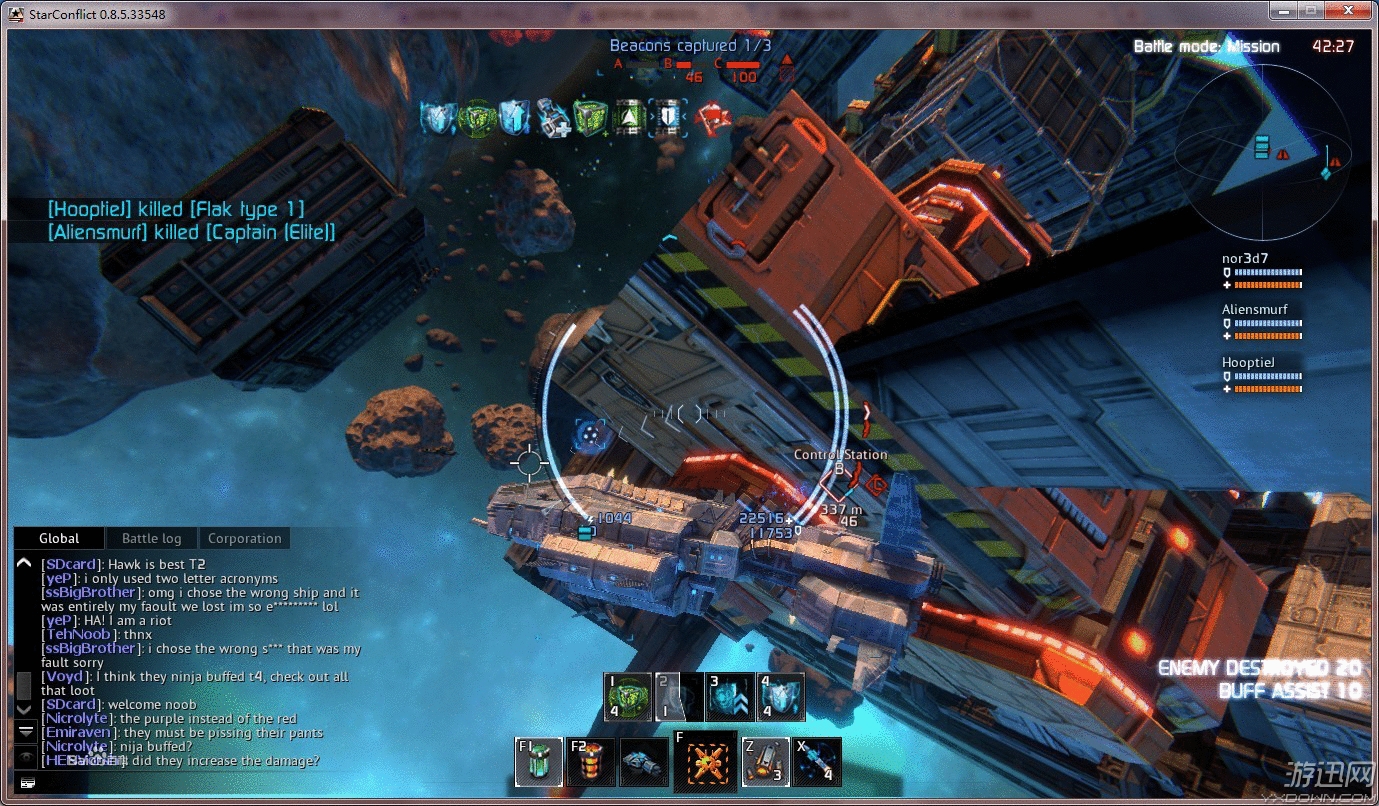
Task: Select the F1 green canister ammo slot
Action: [539, 762]
